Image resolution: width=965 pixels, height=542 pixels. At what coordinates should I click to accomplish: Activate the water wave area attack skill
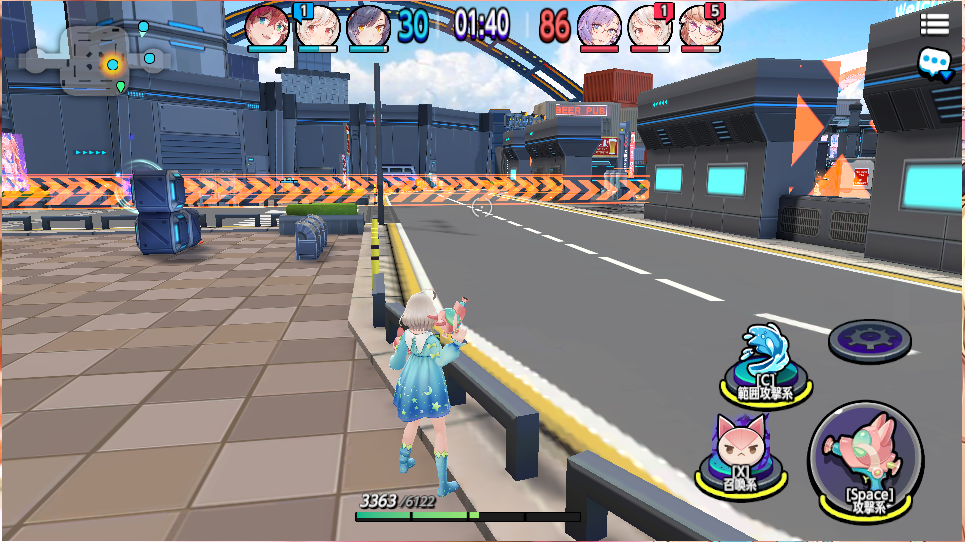coord(764,361)
